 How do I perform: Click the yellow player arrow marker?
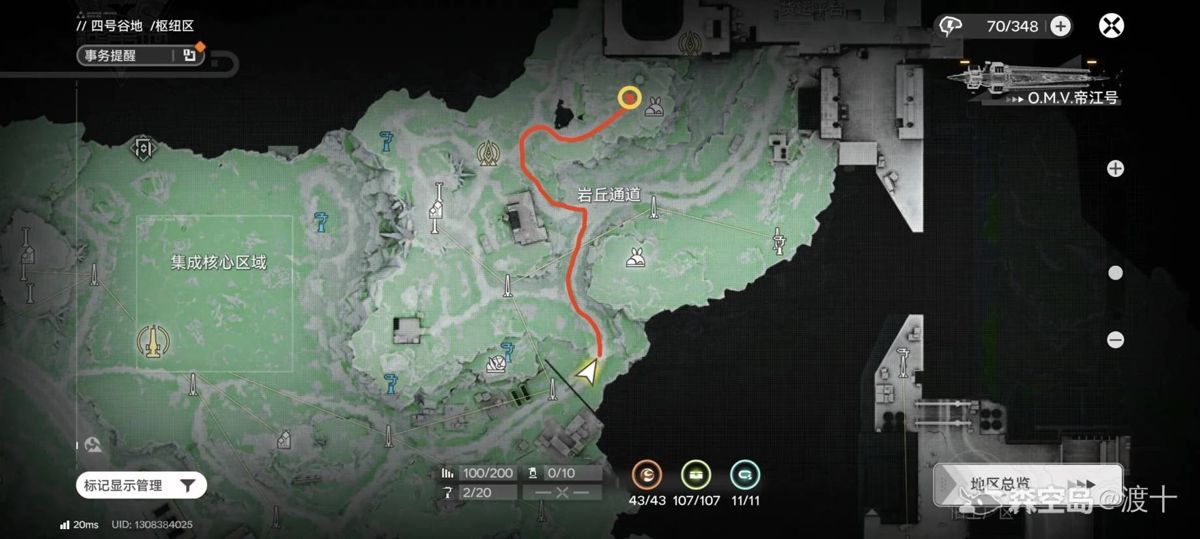pos(588,373)
